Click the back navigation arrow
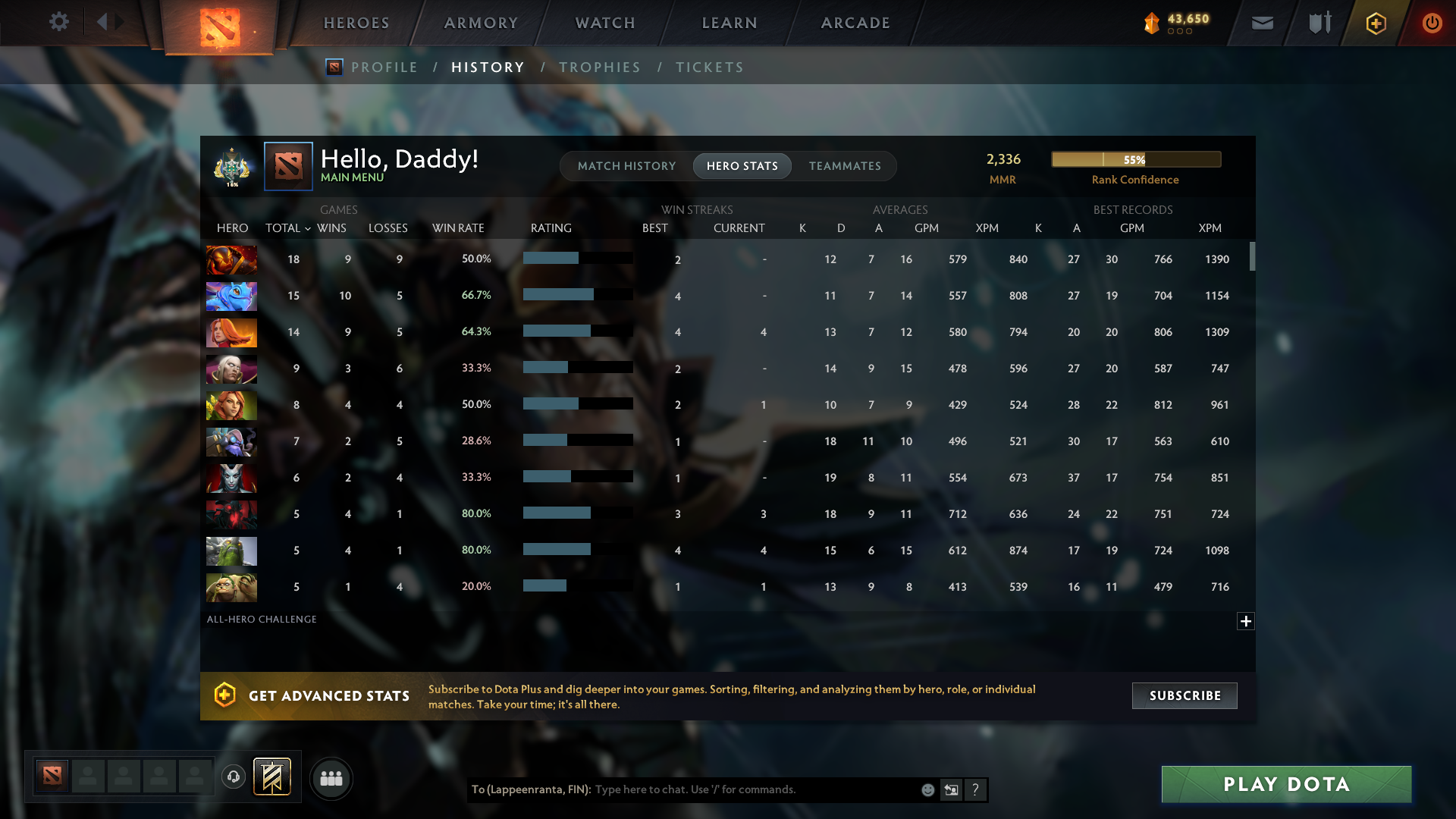 103,22
